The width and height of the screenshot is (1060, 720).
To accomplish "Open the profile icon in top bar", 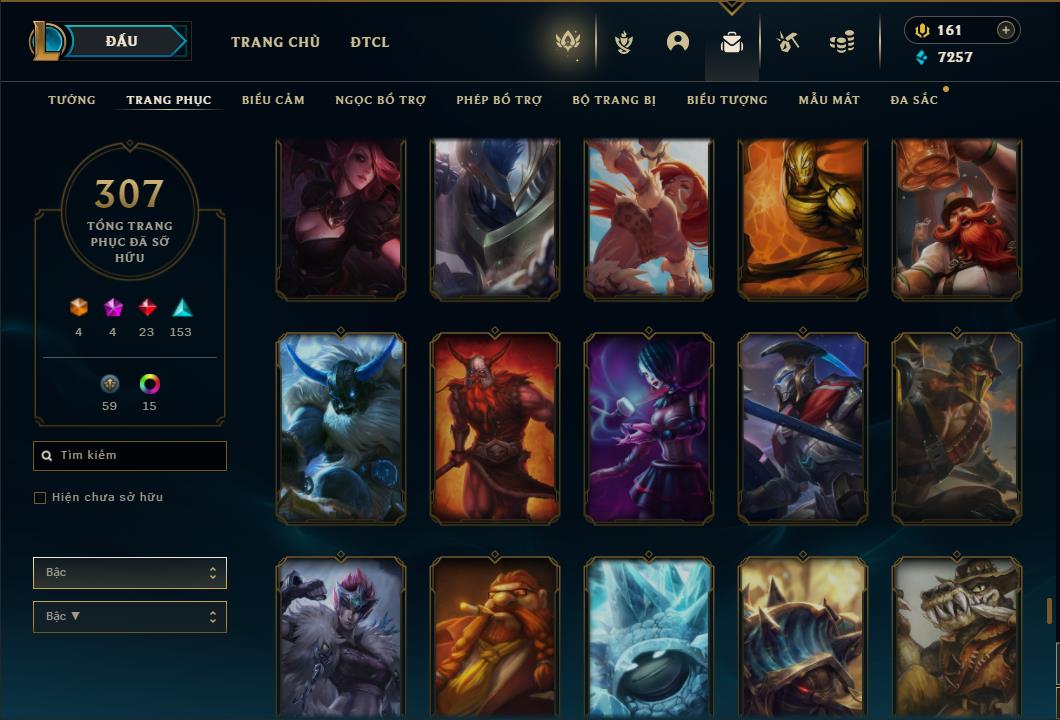I will click(678, 42).
